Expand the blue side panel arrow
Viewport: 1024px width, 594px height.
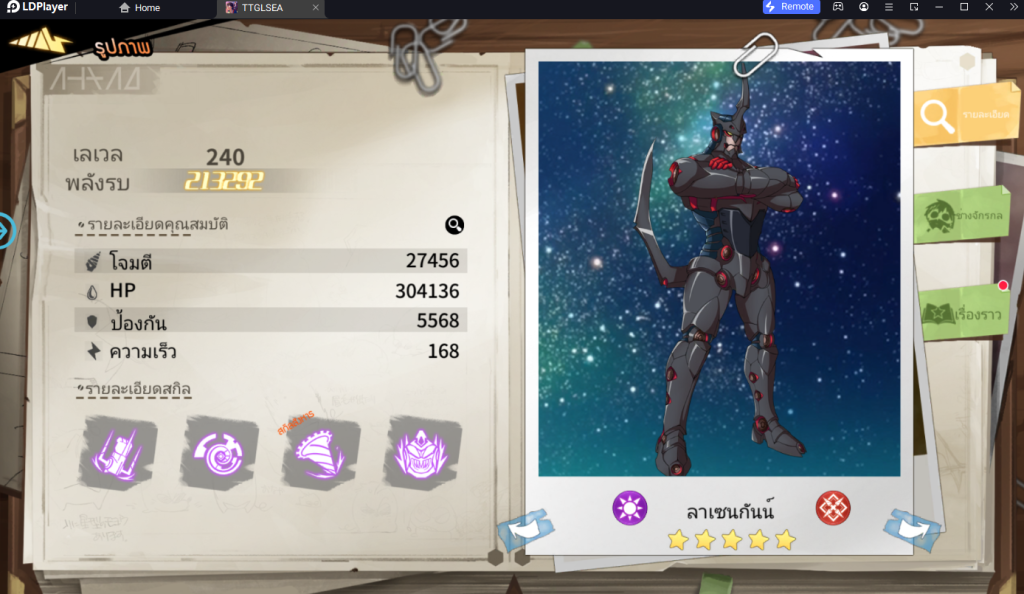[x=6, y=230]
